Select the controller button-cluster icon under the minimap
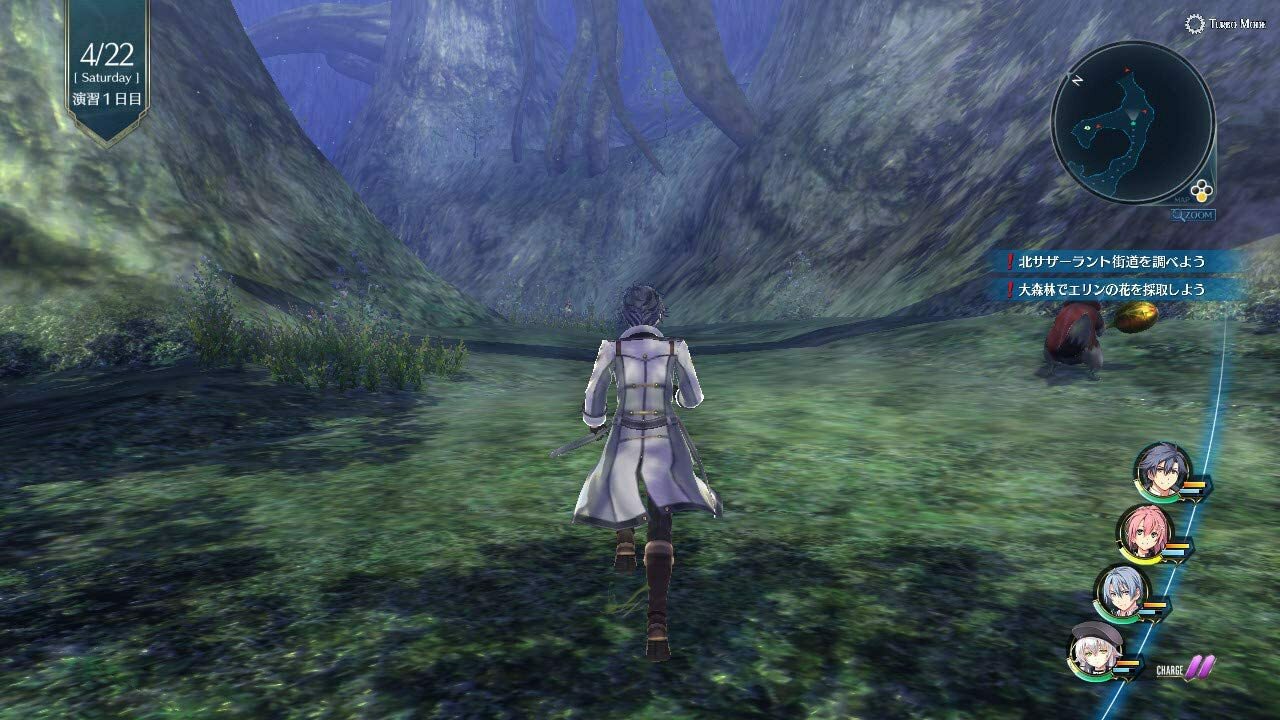Screen dimensions: 1280x720 pyautogui.click(x=1201, y=189)
